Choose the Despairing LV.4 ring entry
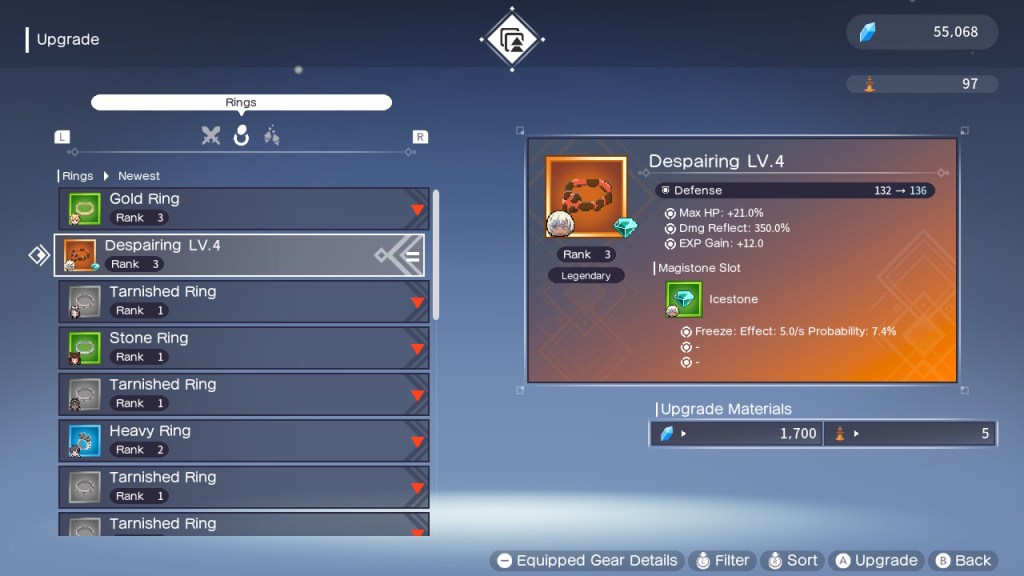This screenshot has width=1024, height=576. click(x=239, y=255)
